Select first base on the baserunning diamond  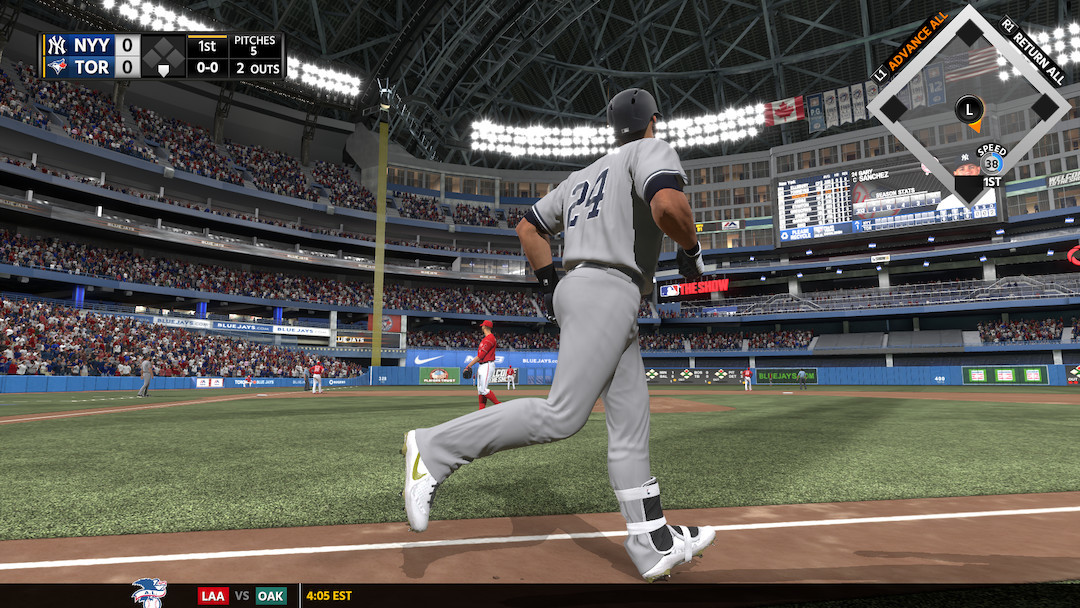(x=1044, y=107)
